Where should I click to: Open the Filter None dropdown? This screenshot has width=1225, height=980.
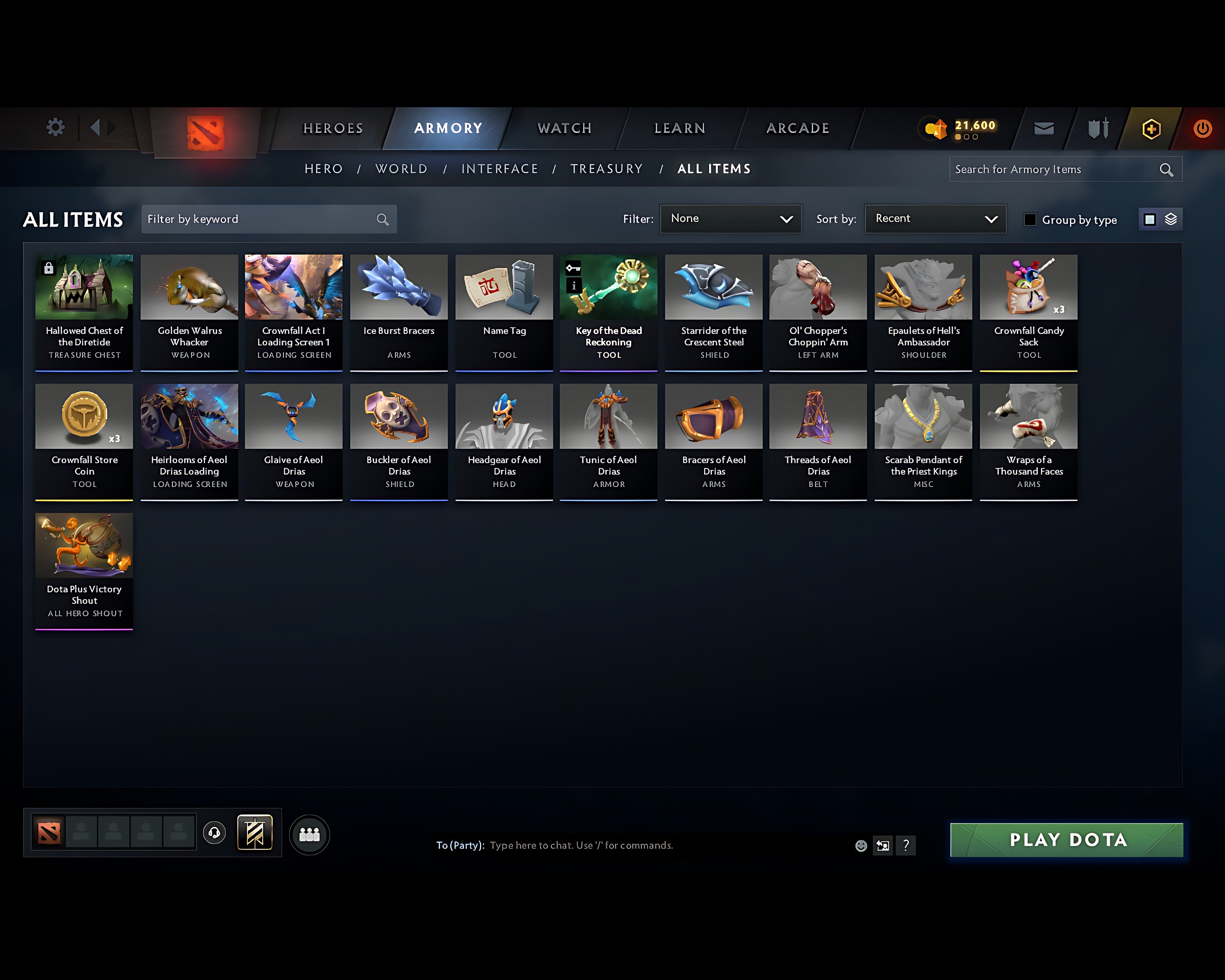731,219
